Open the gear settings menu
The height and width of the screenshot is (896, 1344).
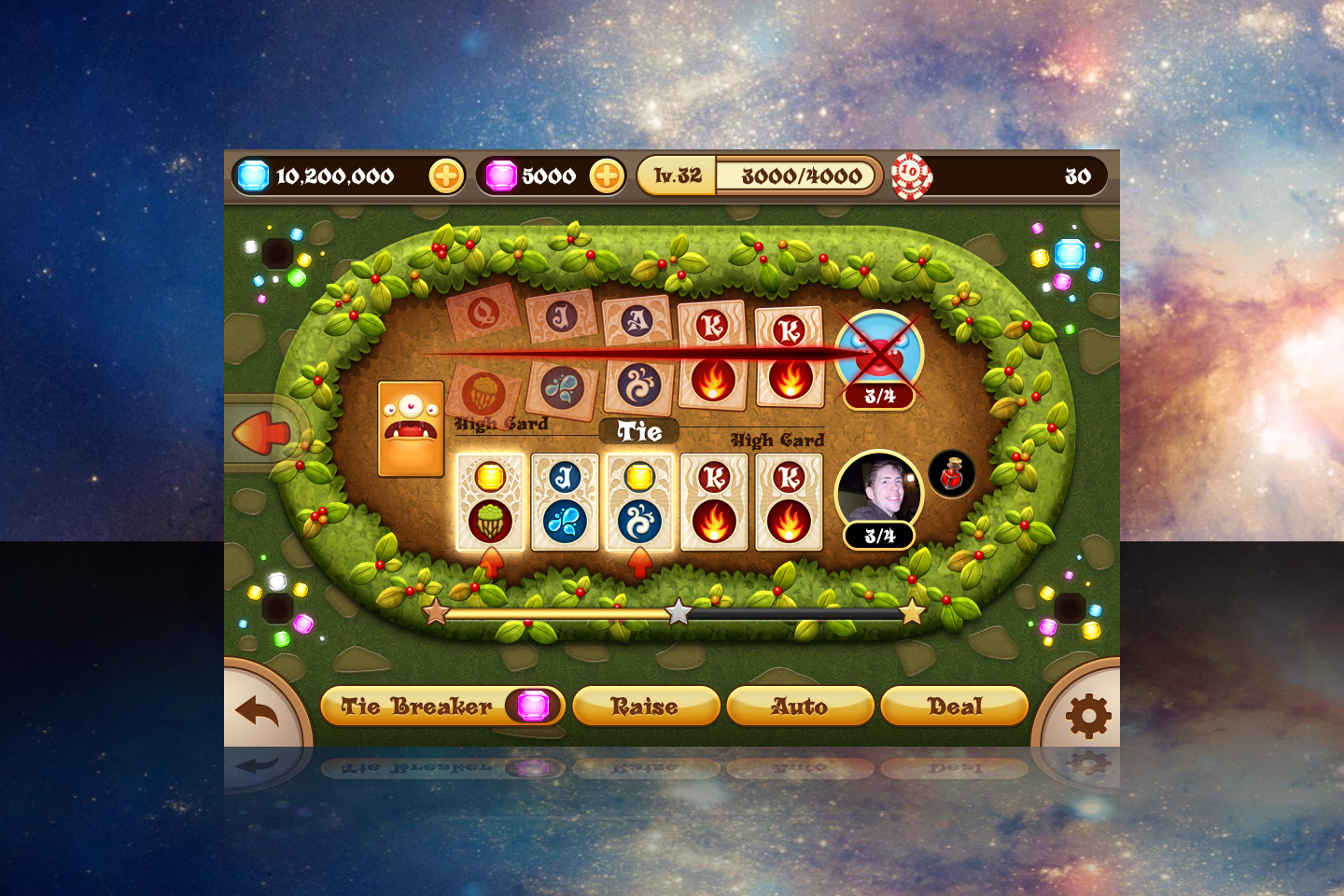[1087, 717]
